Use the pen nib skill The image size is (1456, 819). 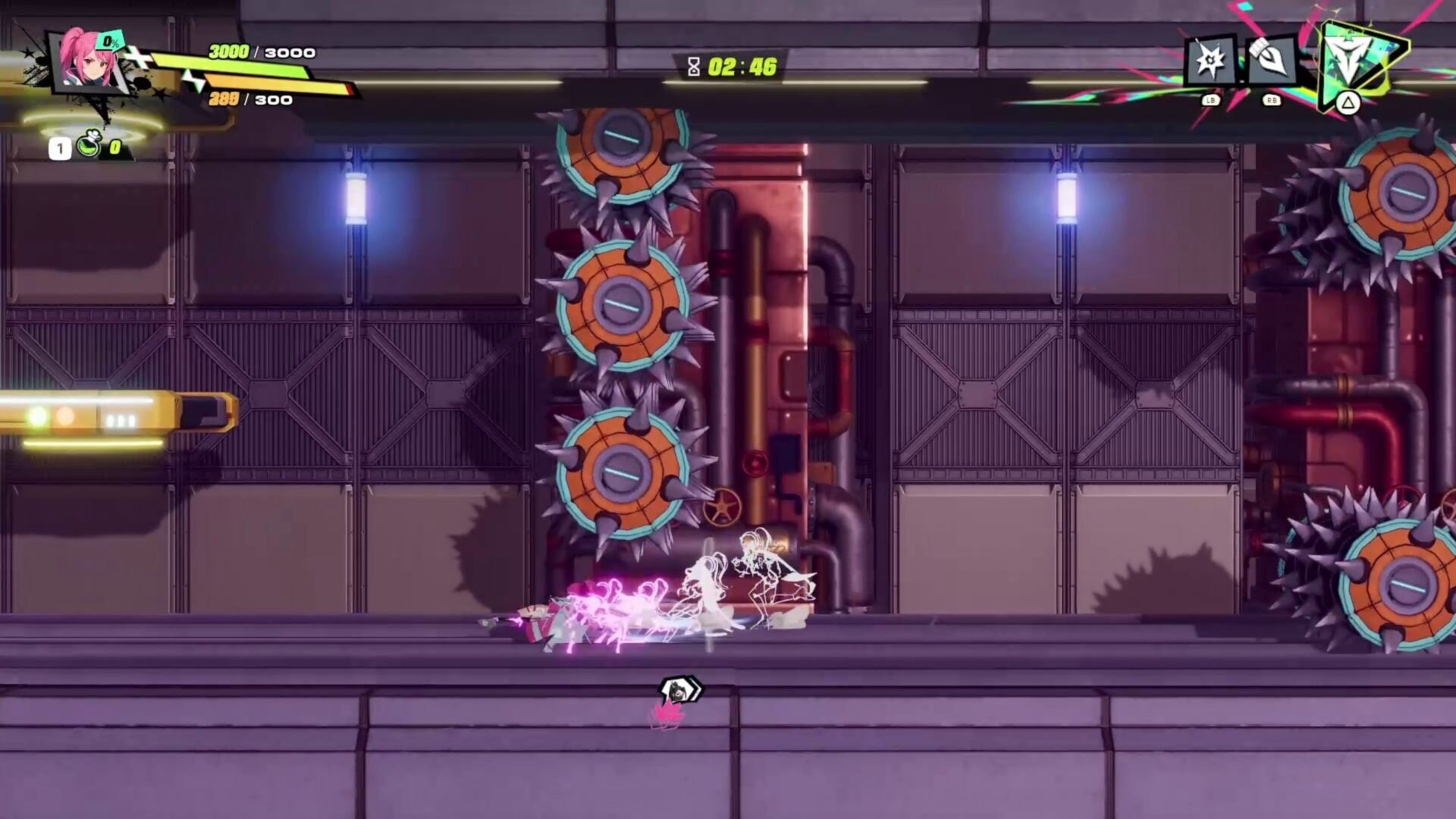pyautogui.click(x=1271, y=61)
